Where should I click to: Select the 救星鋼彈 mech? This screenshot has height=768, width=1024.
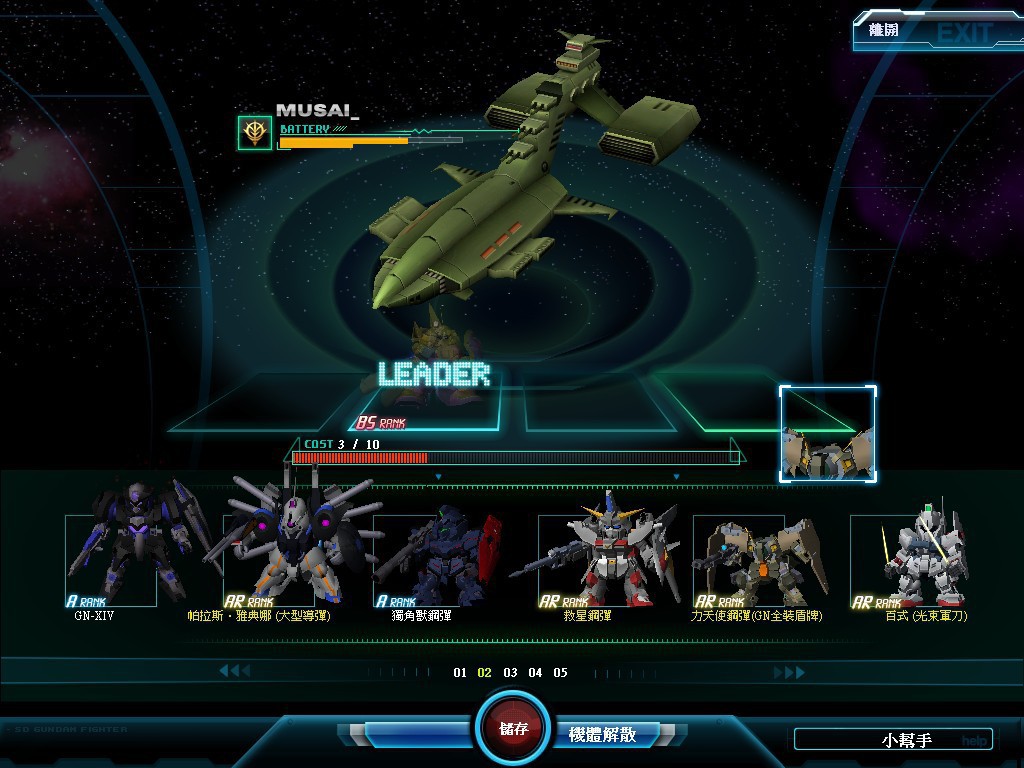(x=588, y=560)
